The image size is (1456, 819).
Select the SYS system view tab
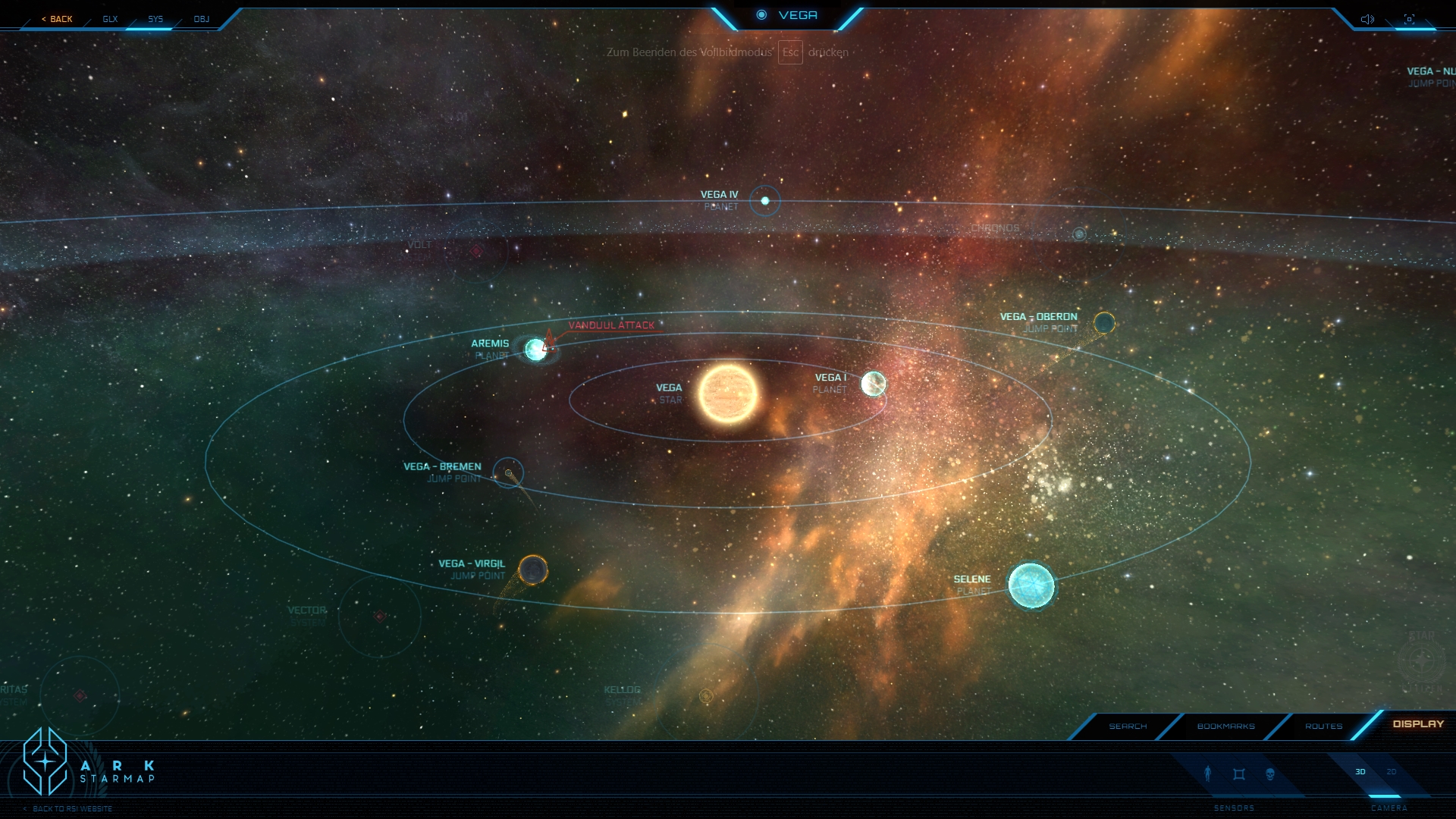[155, 19]
